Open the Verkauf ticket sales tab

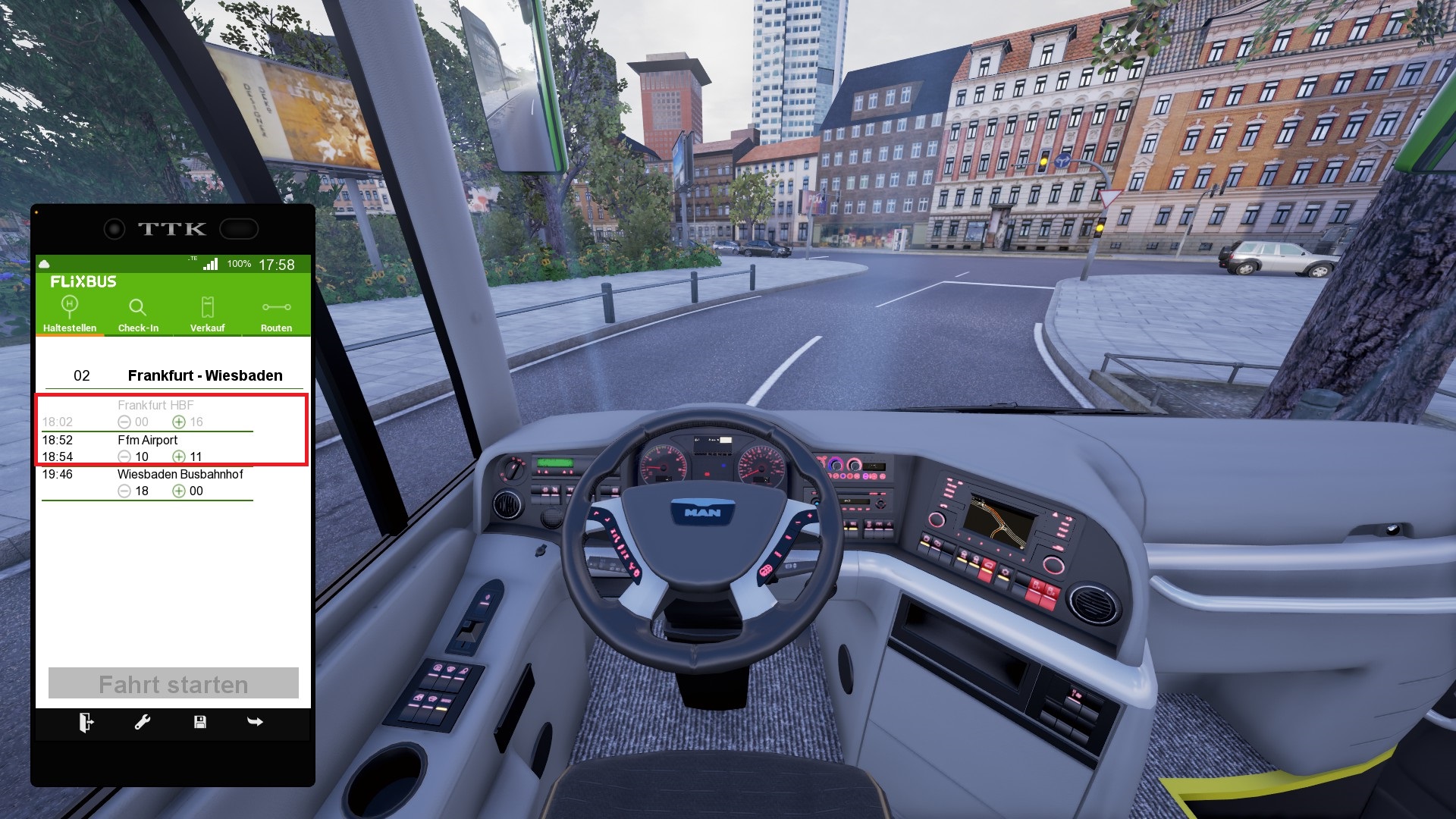tap(207, 314)
